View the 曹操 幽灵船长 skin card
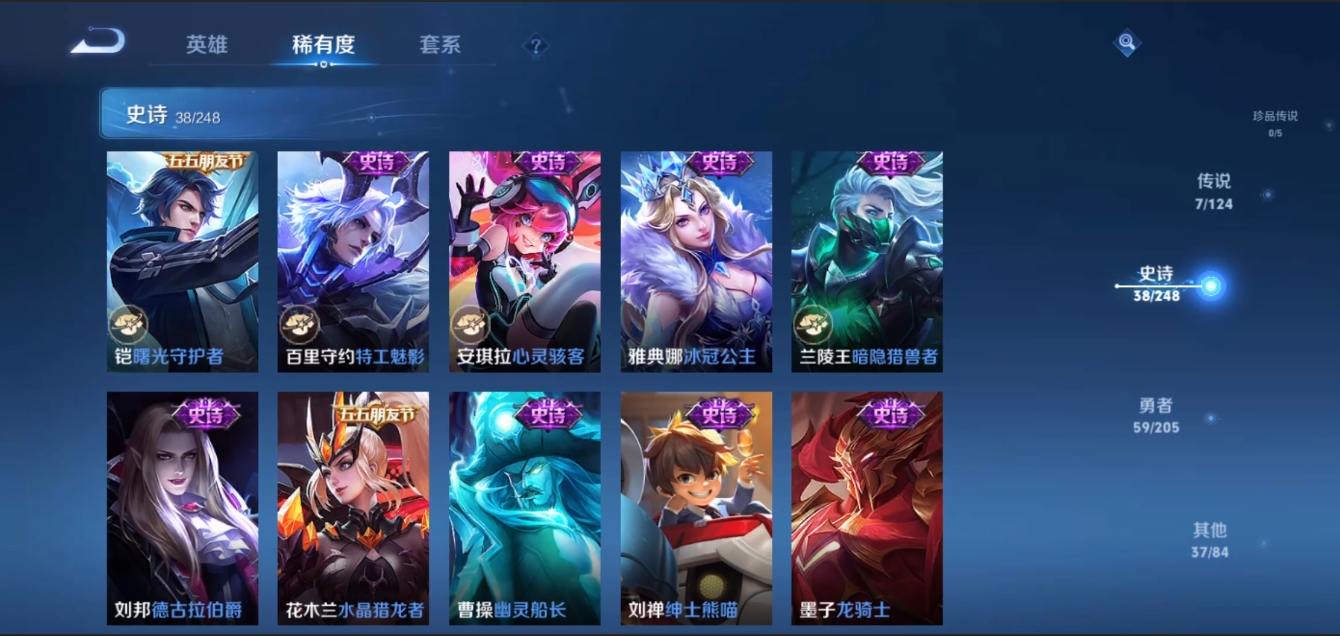The height and width of the screenshot is (636, 1340). click(x=525, y=508)
